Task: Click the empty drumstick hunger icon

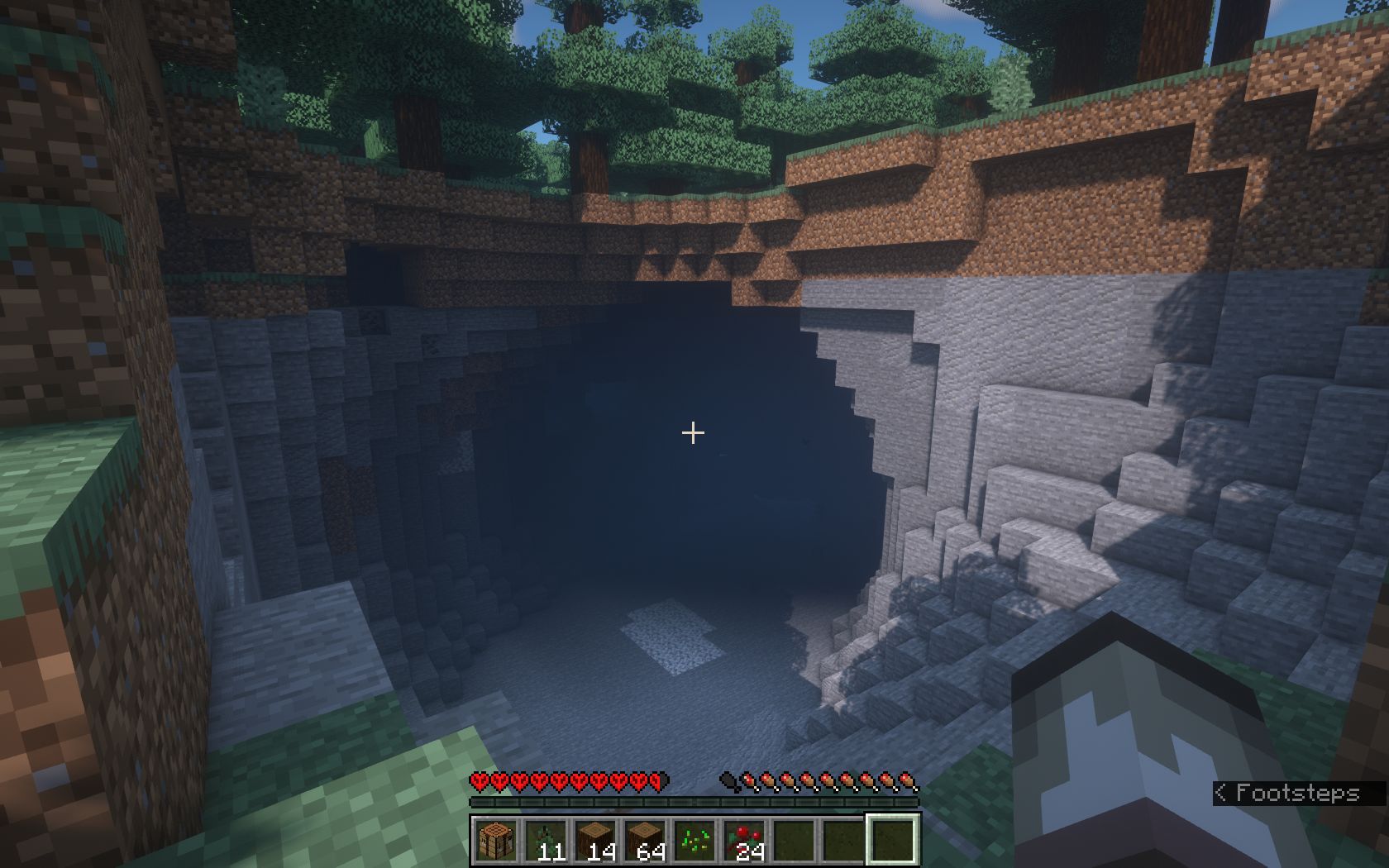Action: tap(726, 780)
